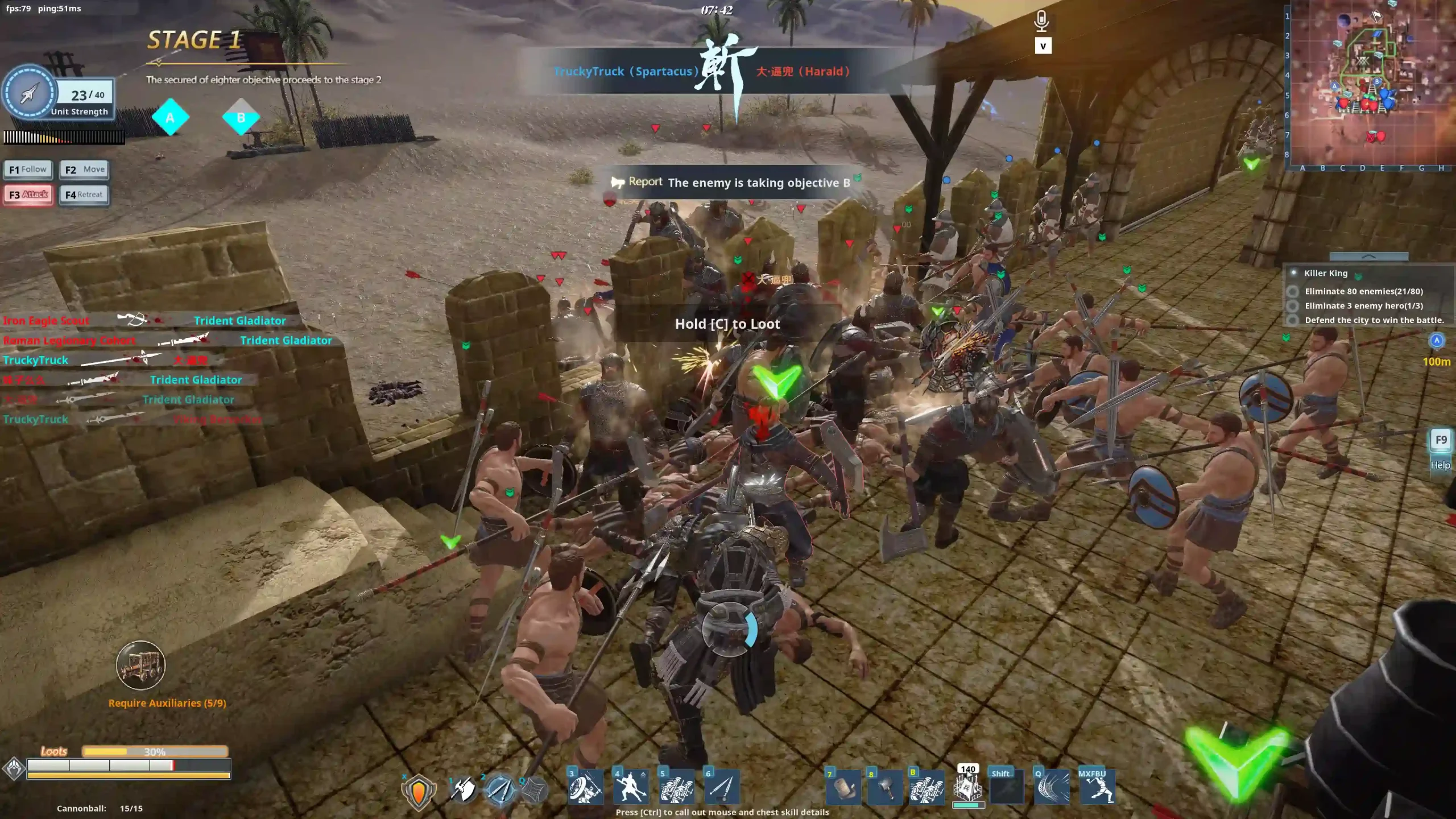Image resolution: width=1456 pixels, height=819 pixels.
Task: Order units to Retreat with F4 button
Action: pyautogui.click(x=84, y=195)
